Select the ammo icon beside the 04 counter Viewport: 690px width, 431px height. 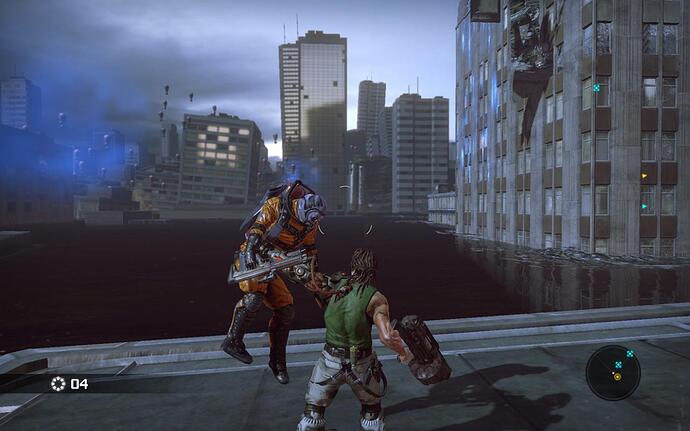(x=58, y=383)
